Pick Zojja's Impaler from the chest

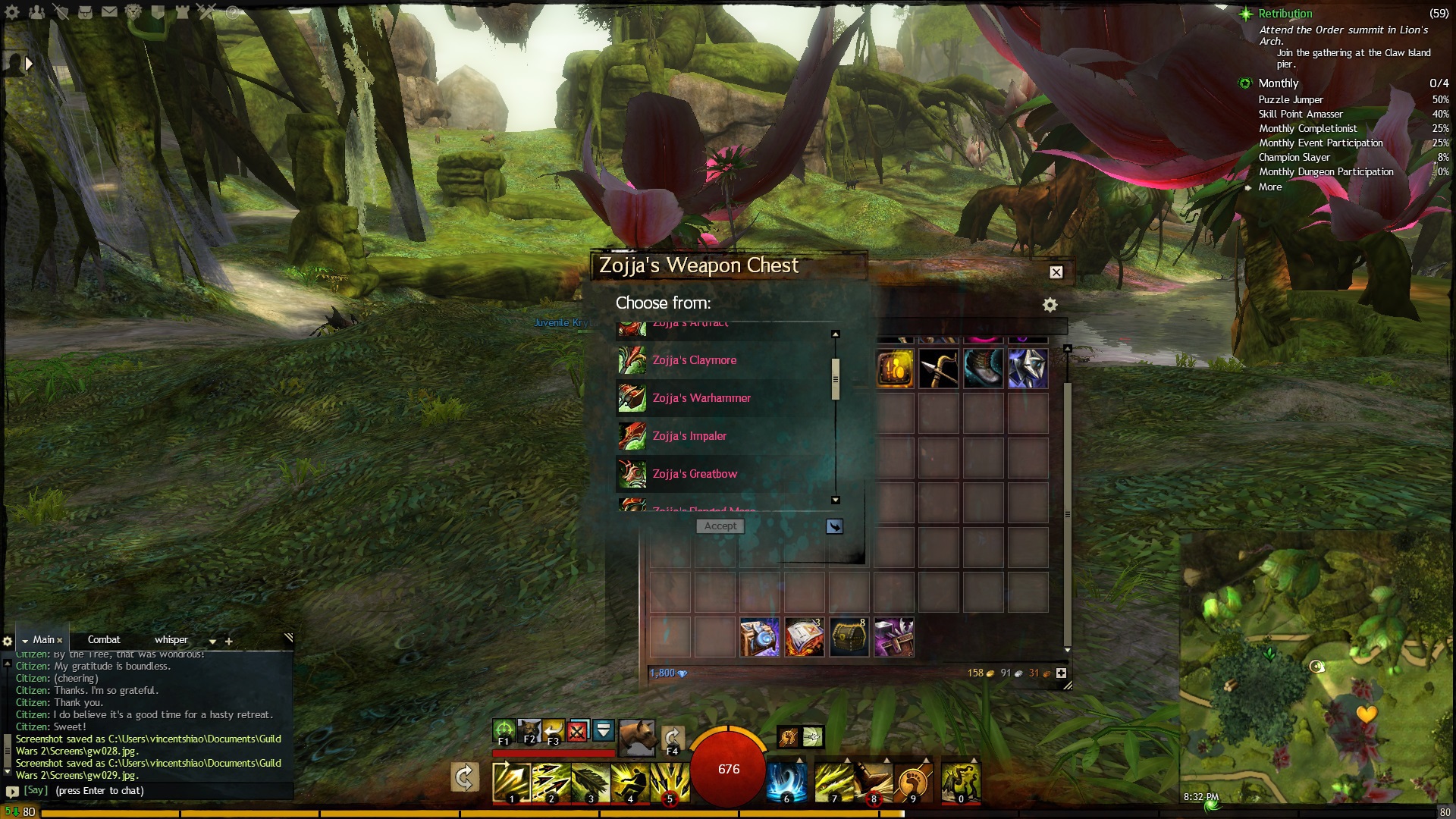pos(689,436)
